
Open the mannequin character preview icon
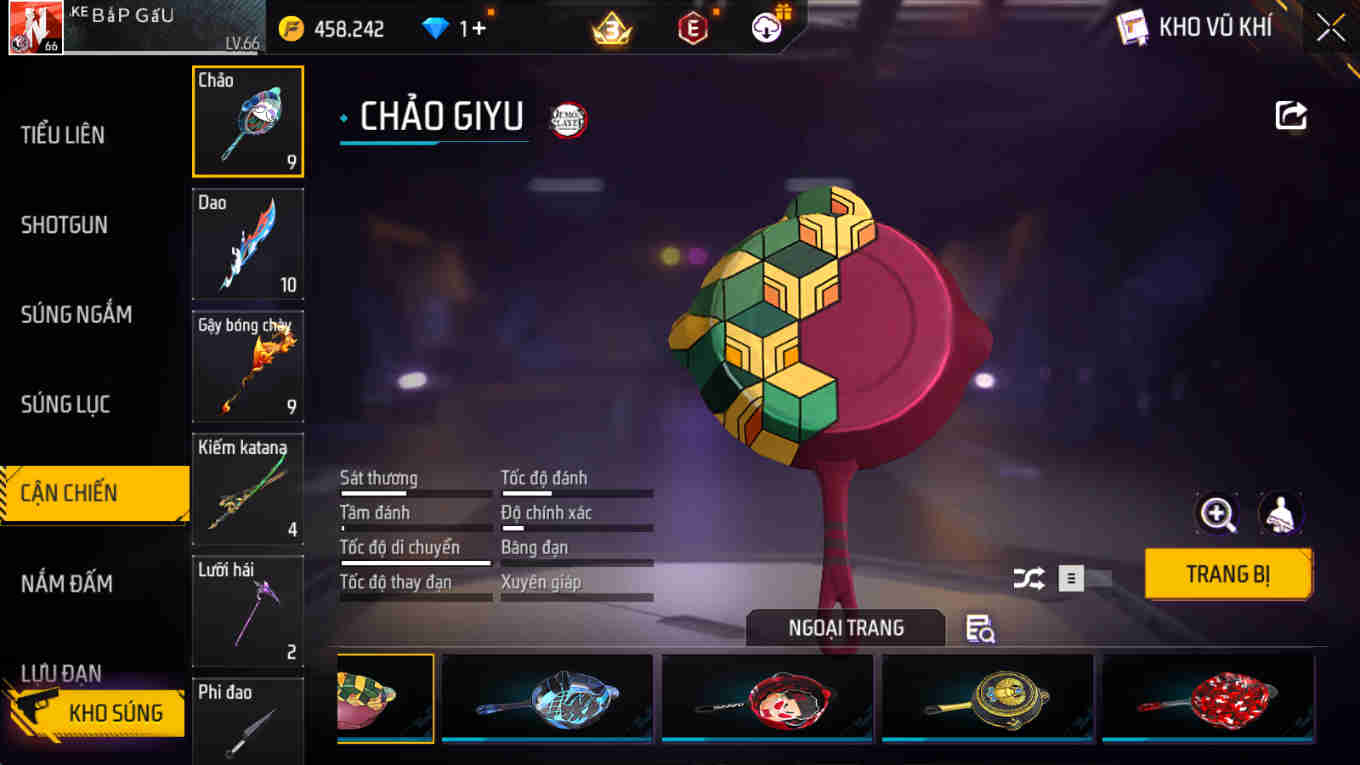coord(1281,514)
